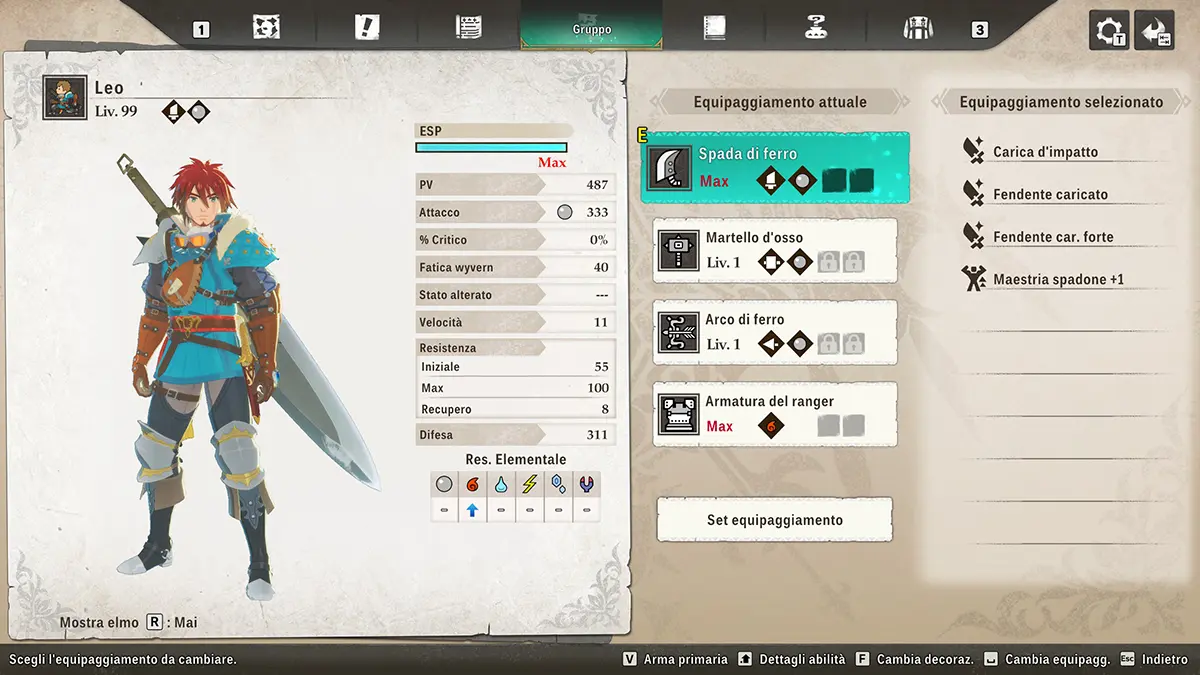Viewport: 1200px width, 675px height.
Task: Click the back arrow button top-right
Action: (1154, 30)
